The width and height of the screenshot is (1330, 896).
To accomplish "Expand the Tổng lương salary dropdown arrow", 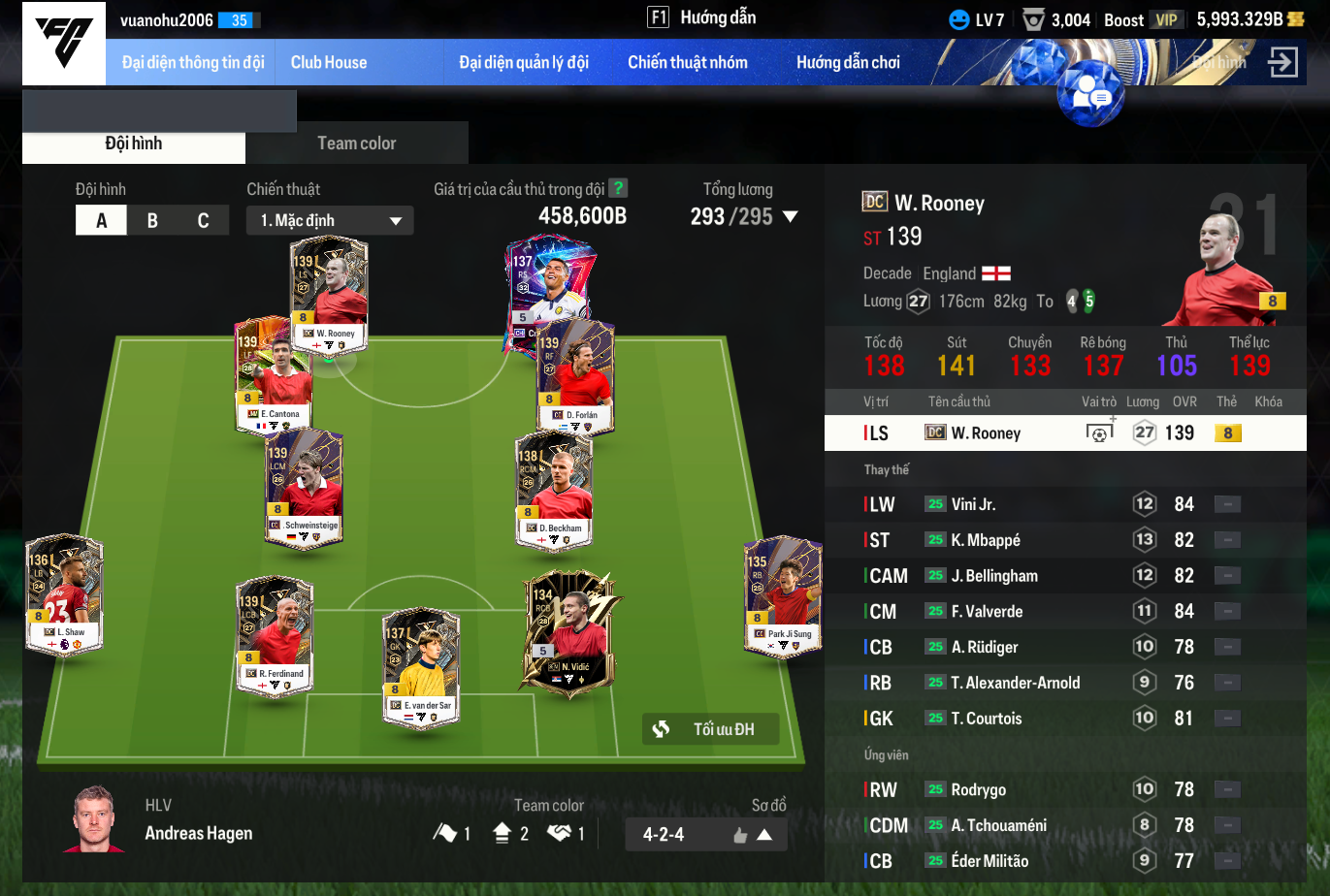I will pos(791,216).
